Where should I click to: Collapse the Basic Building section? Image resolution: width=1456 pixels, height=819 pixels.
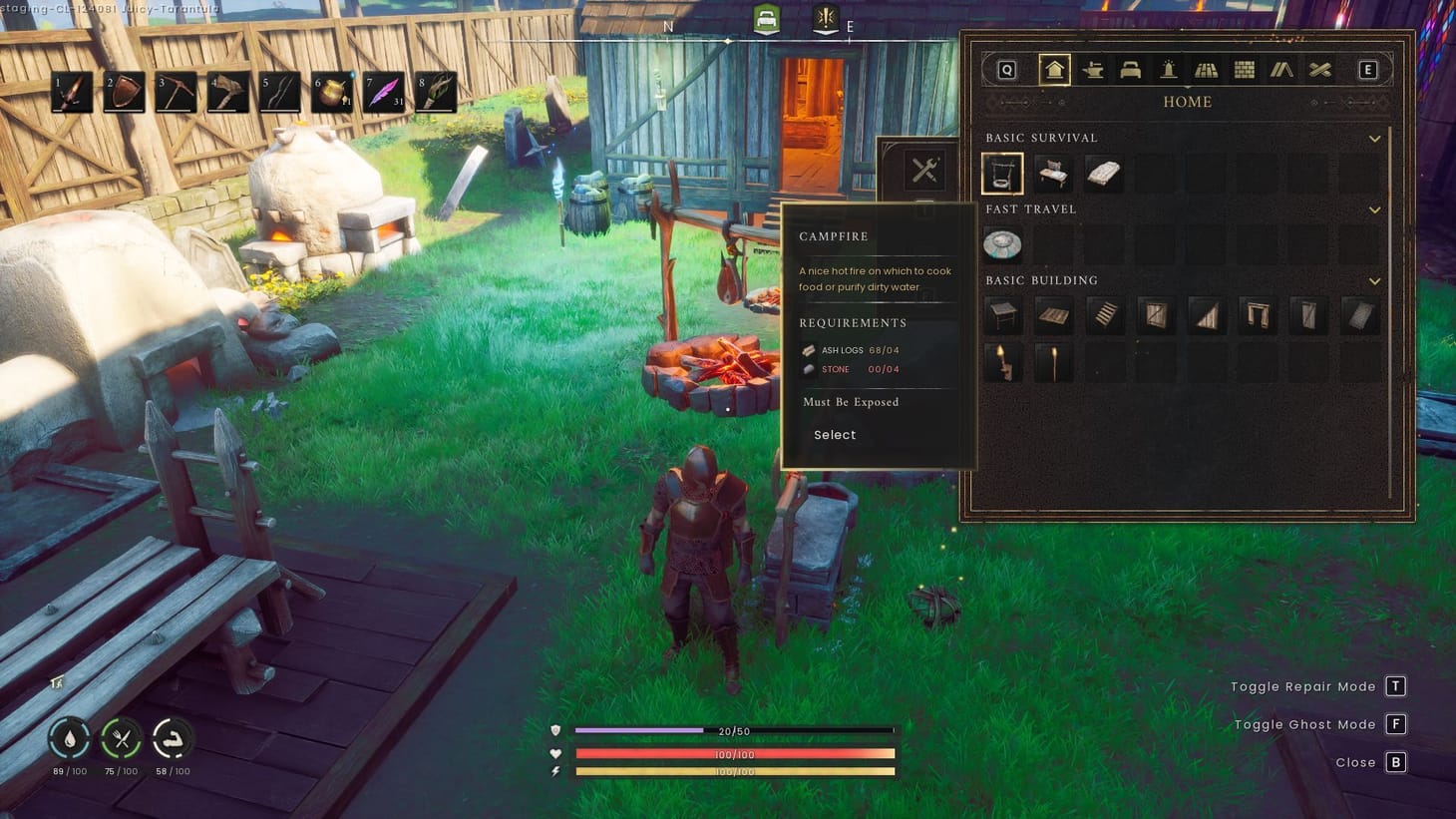[x=1375, y=280]
